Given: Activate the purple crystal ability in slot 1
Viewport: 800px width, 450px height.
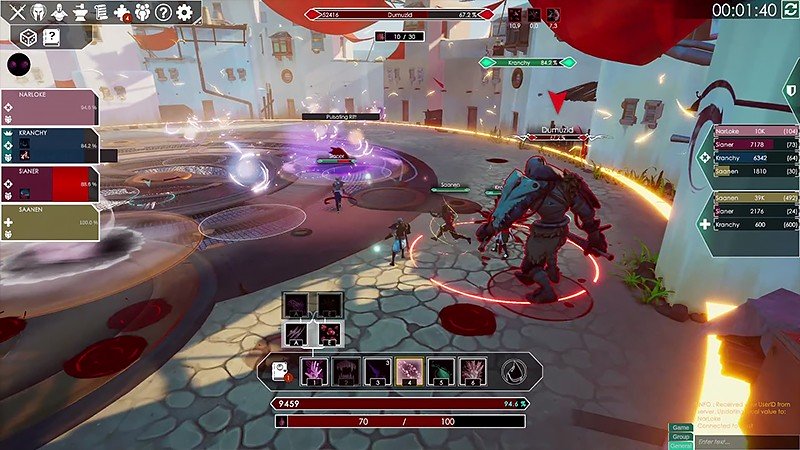Looking at the screenshot, I should click(315, 371).
